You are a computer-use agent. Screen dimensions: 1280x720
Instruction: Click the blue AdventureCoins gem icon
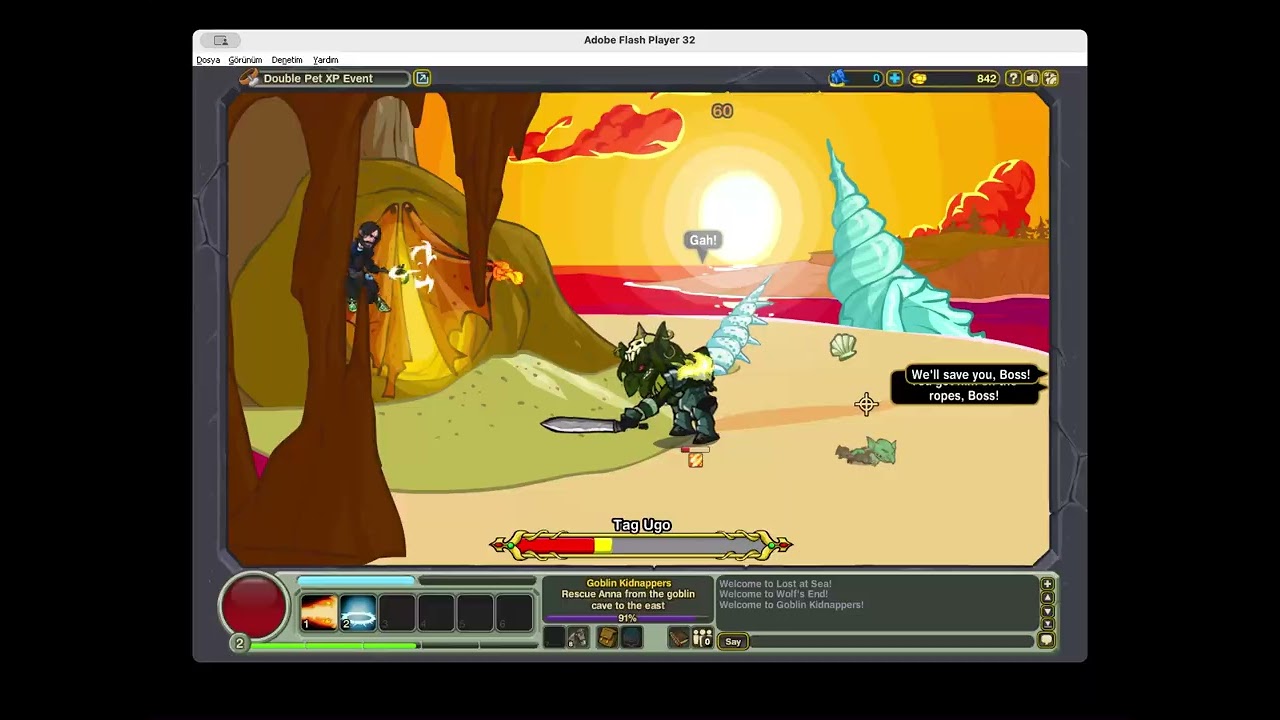tap(840, 78)
